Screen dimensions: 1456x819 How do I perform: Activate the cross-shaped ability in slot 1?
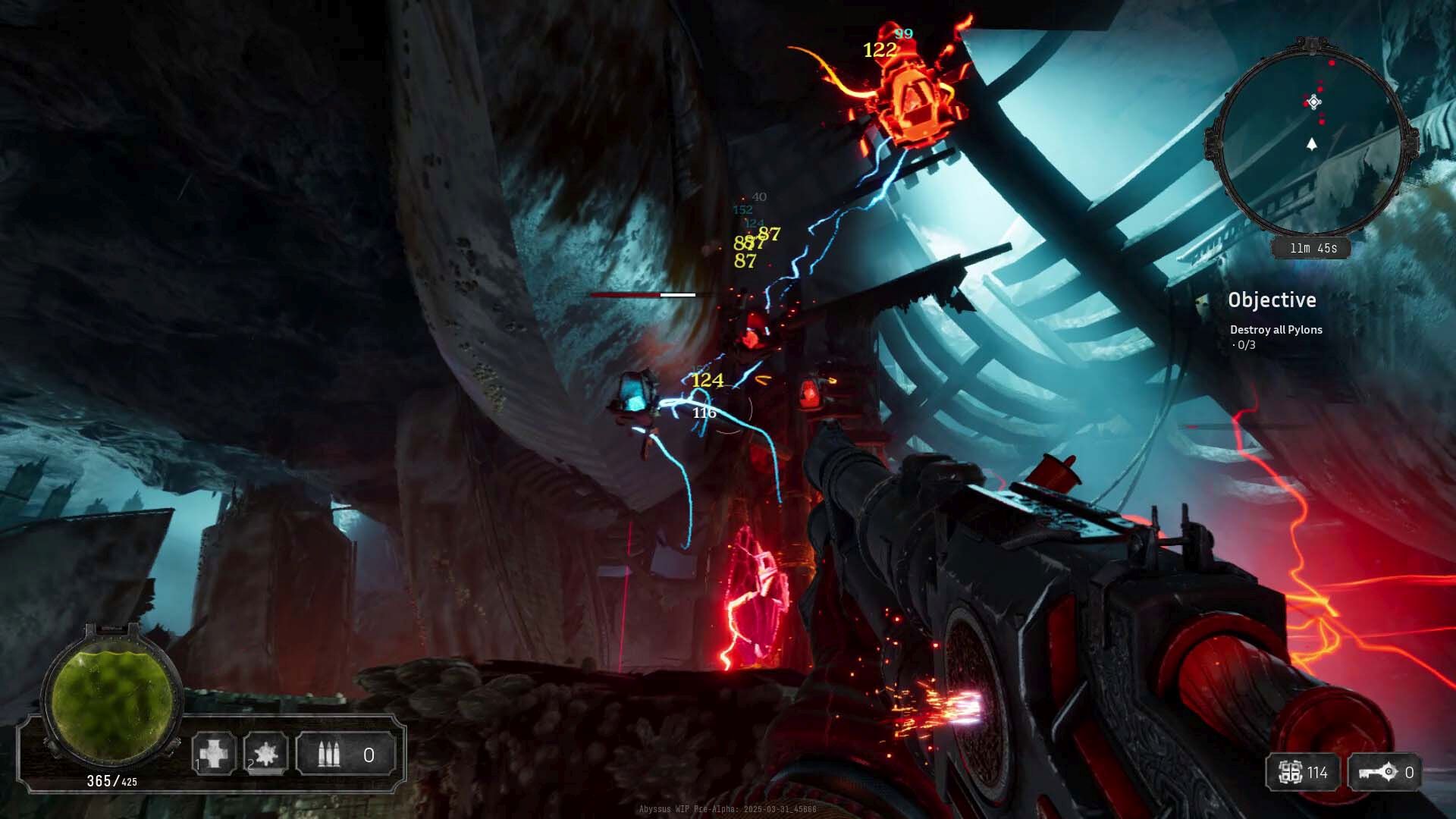[215, 754]
